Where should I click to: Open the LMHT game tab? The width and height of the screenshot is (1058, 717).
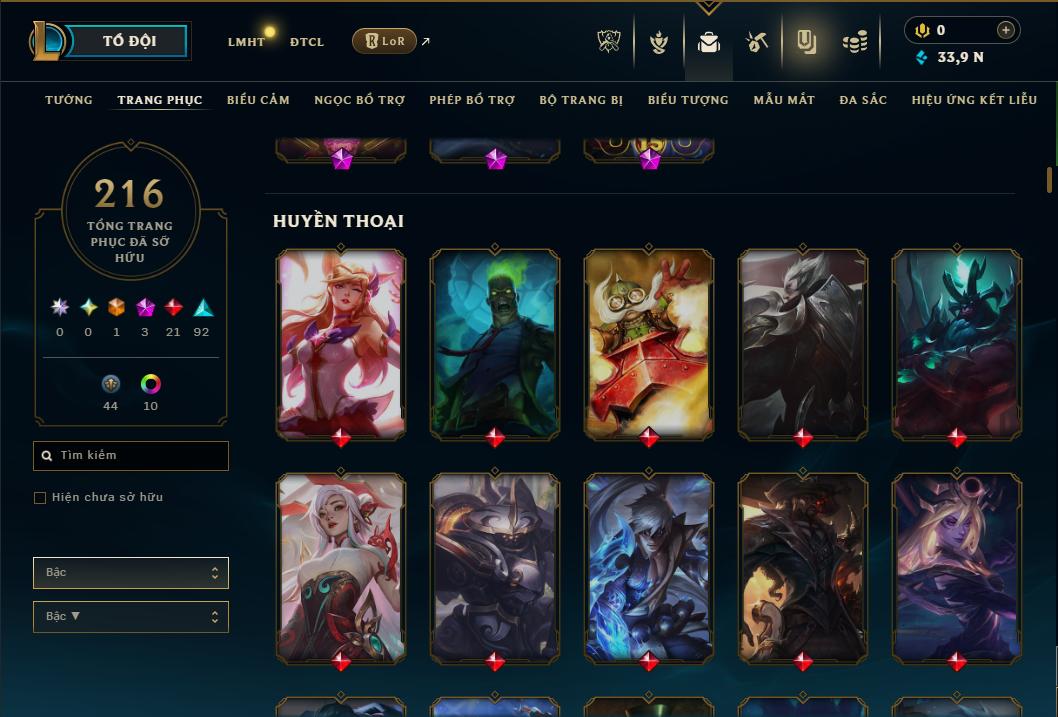246,42
